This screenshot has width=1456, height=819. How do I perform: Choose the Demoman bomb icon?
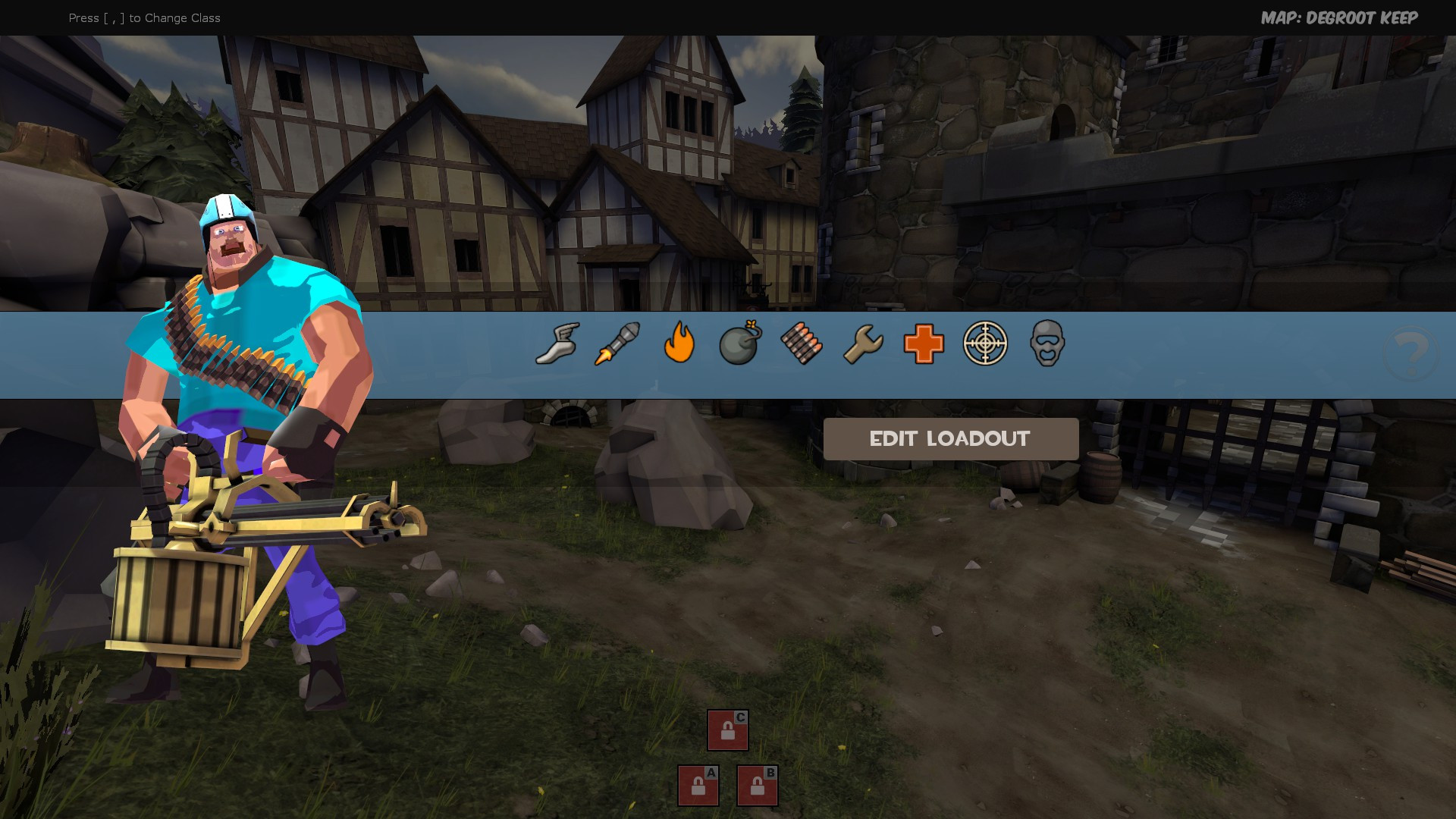coord(739,345)
